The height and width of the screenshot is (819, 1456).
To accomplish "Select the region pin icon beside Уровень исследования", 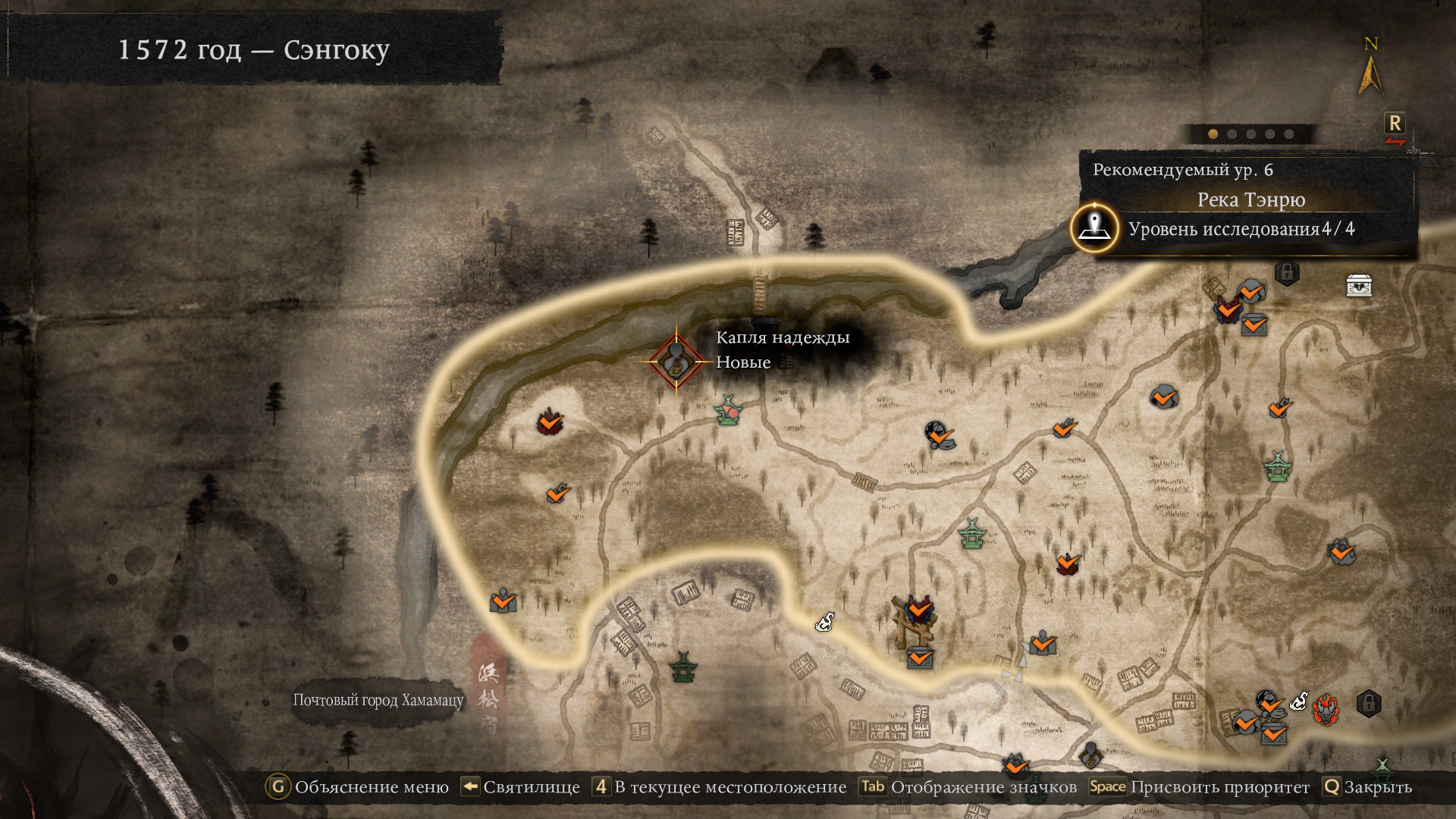I will click(1094, 227).
